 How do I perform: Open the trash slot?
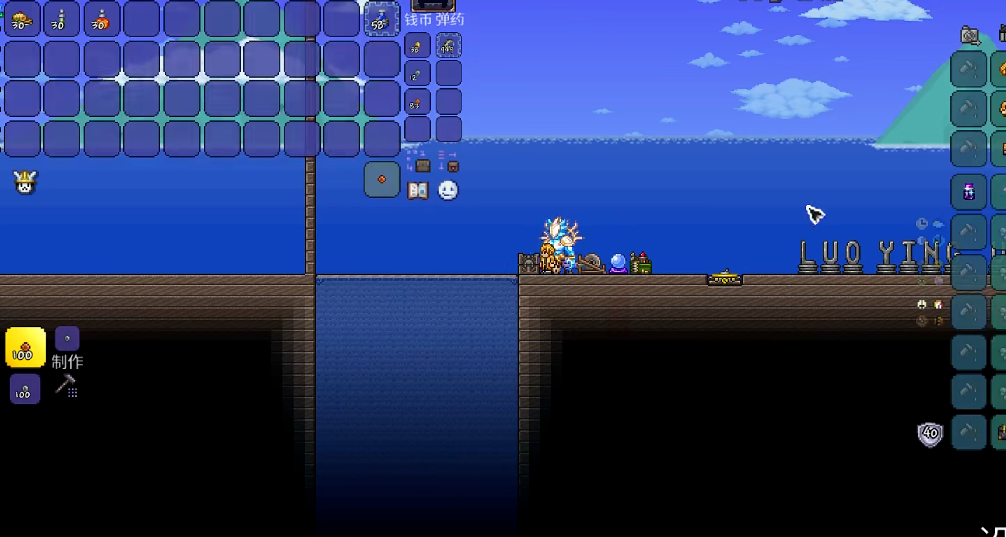click(382, 180)
